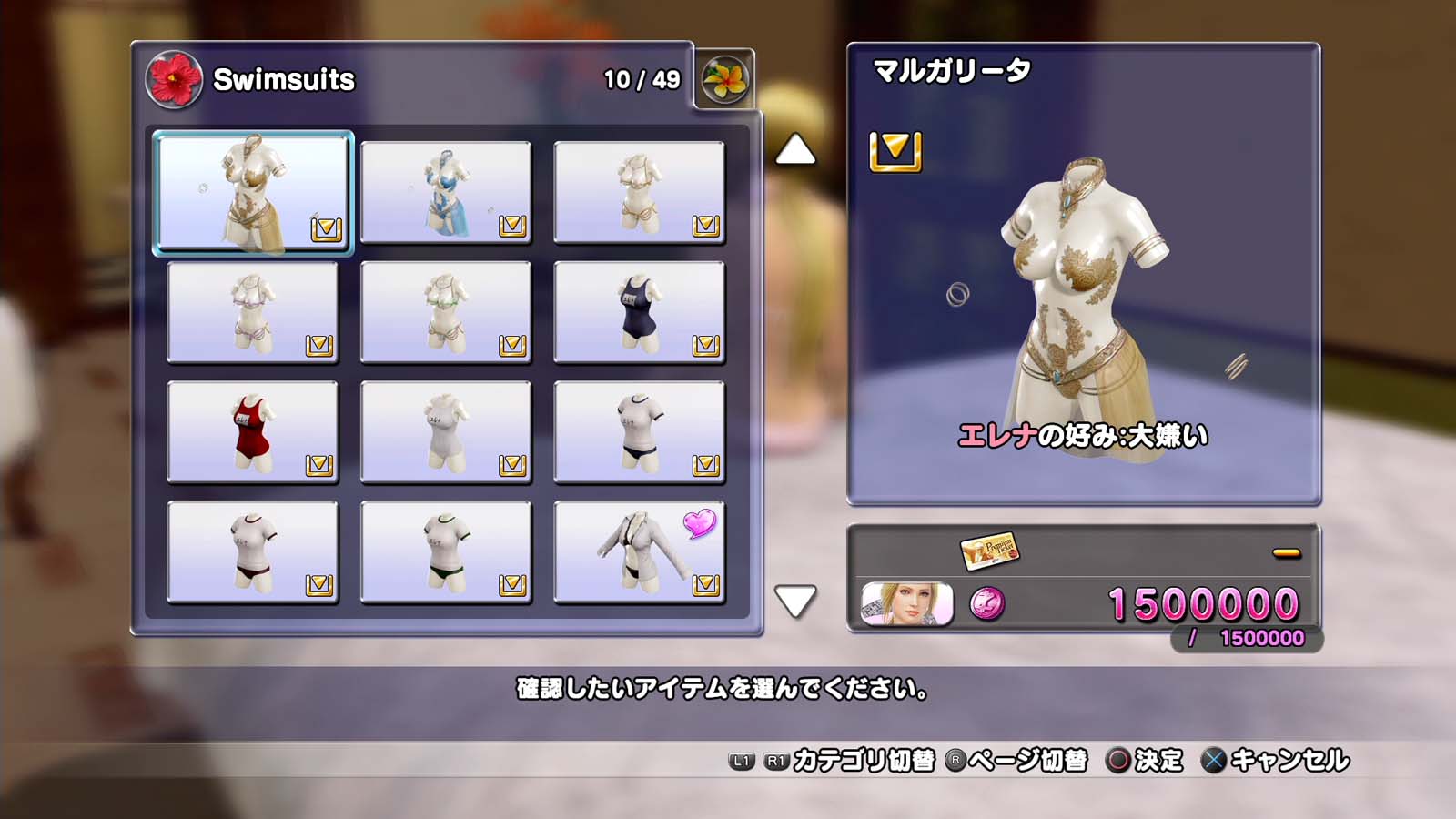1456x819 pixels.
Task: Open the red hibiscus Swimsuits category
Action: [174, 79]
